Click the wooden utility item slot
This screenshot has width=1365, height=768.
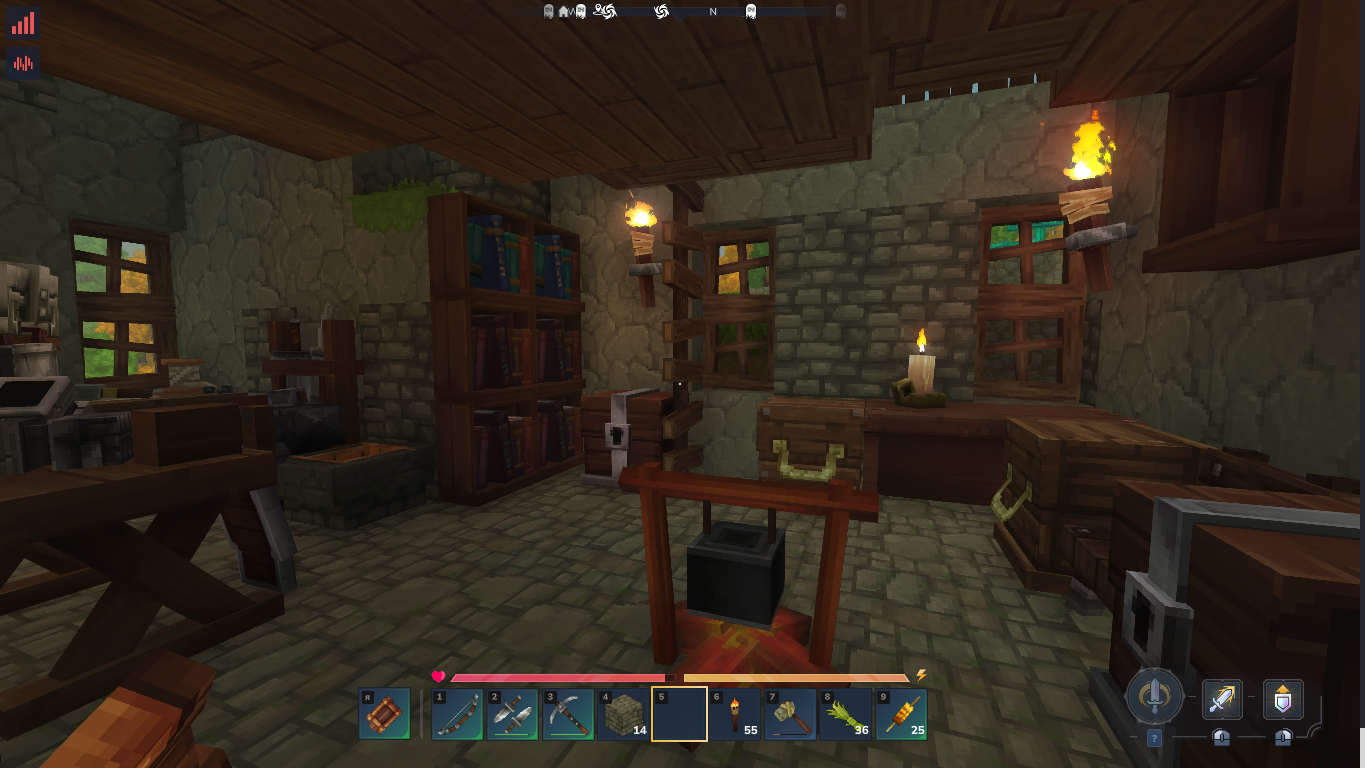(384, 714)
